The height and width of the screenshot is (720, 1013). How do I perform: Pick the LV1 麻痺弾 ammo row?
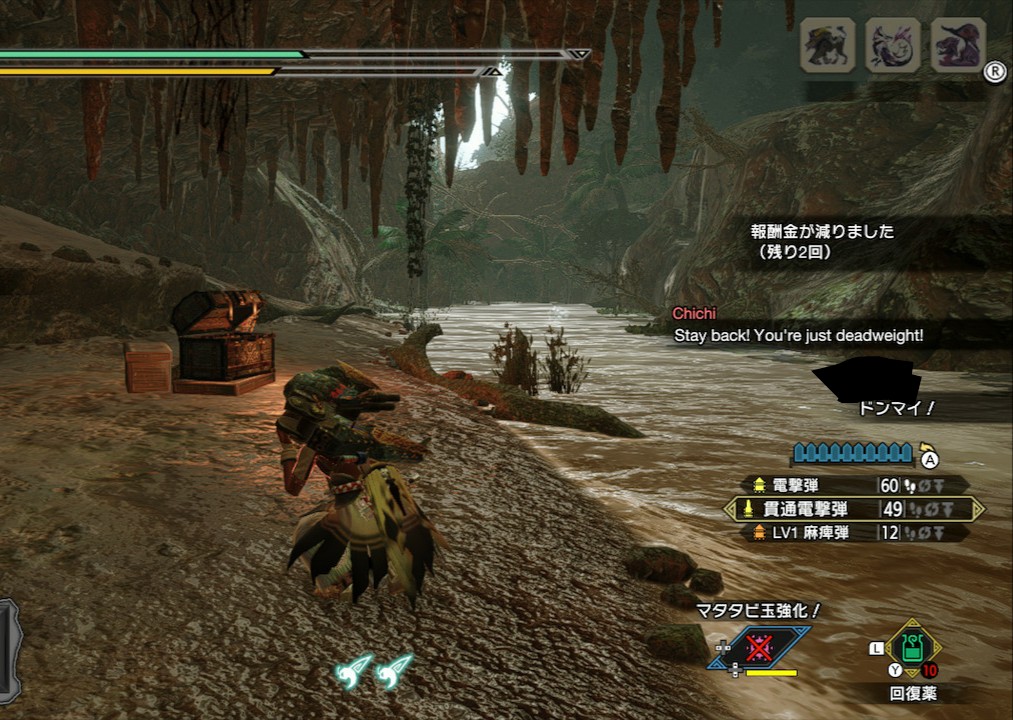tap(855, 533)
